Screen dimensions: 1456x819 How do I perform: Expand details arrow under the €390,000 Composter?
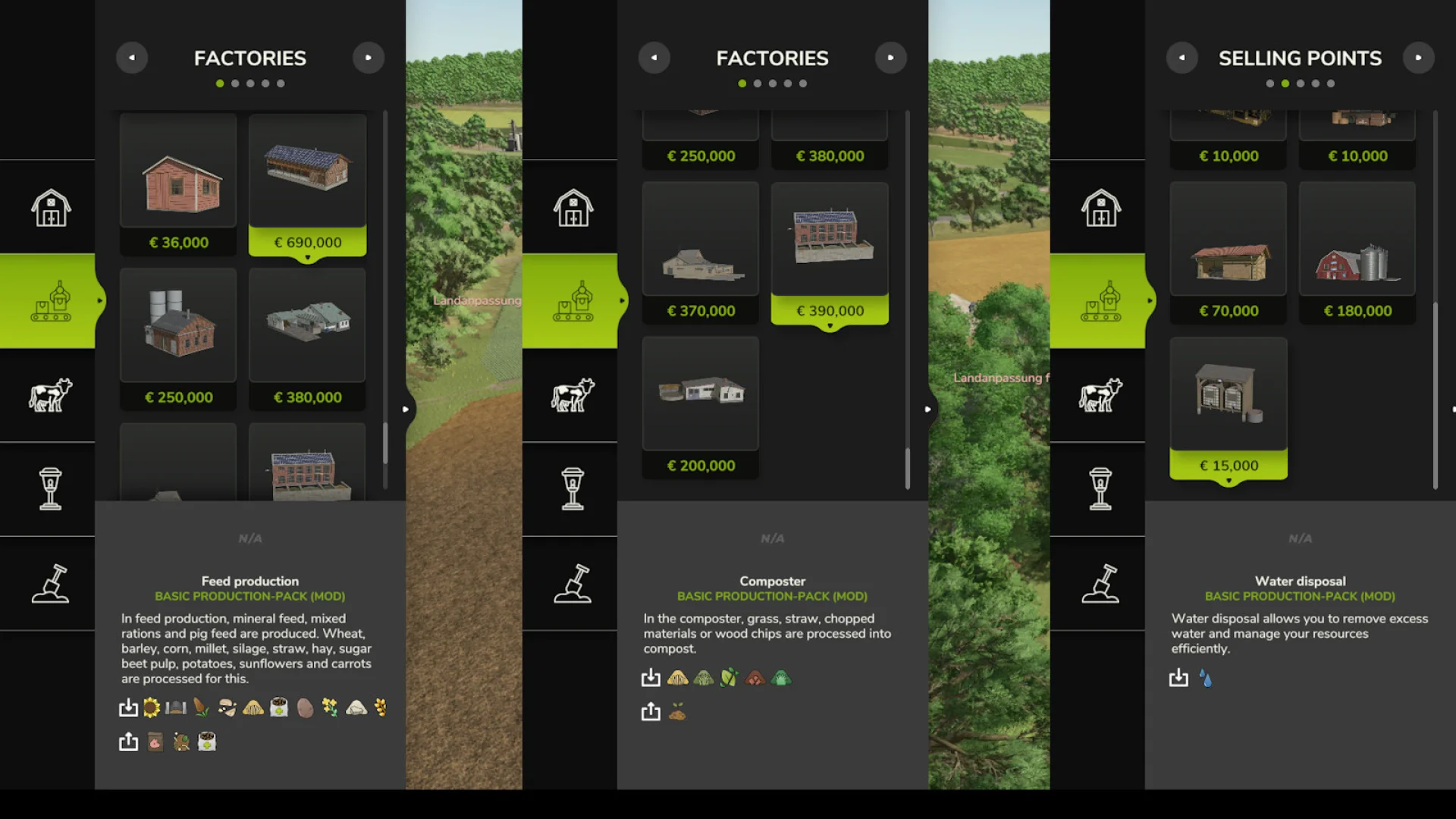click(x=830, y=324)
